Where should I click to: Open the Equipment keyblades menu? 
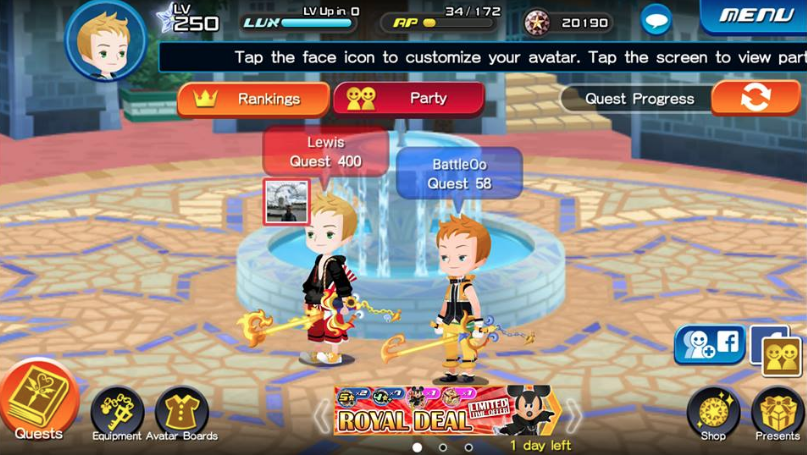[117, 411]
